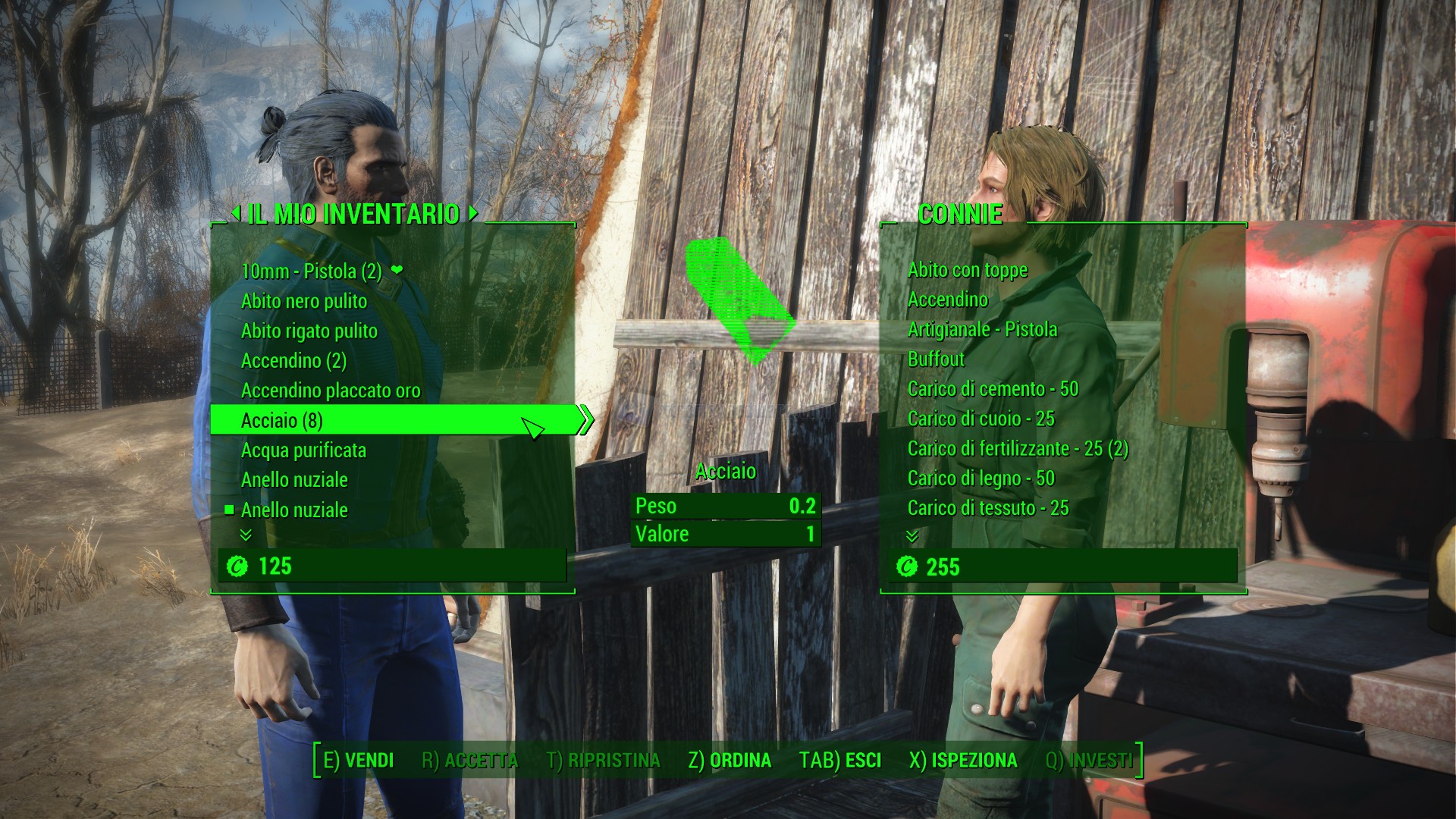Show more of Connie's items below
Screen dimensions: 1456x819
click(912, 536)
